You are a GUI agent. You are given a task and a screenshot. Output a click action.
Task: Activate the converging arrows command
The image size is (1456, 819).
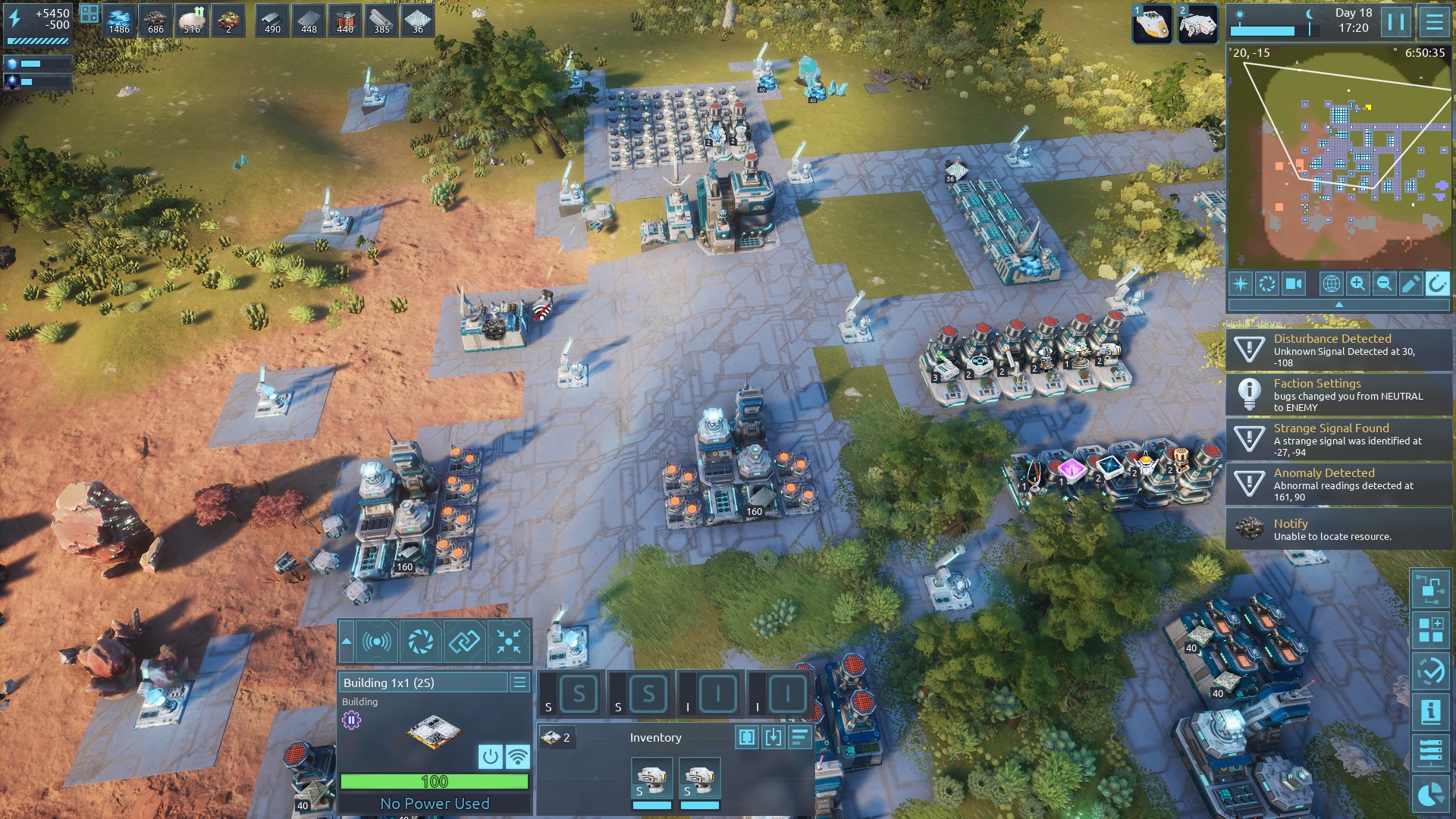pos(509,642)
